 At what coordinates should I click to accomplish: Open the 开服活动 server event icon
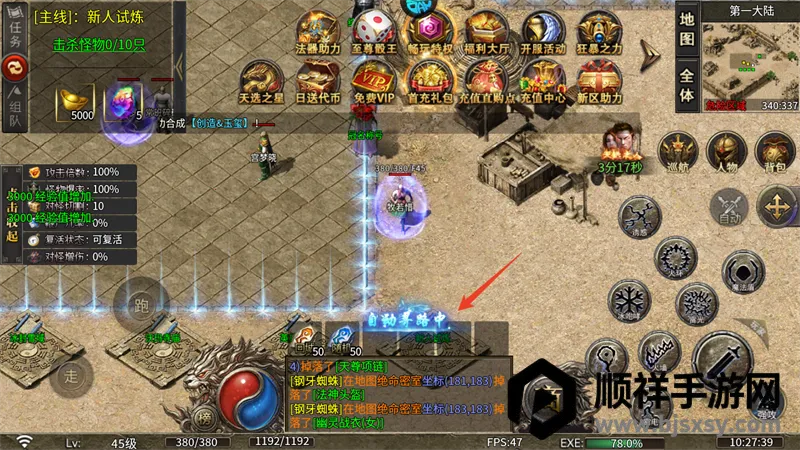543,30
